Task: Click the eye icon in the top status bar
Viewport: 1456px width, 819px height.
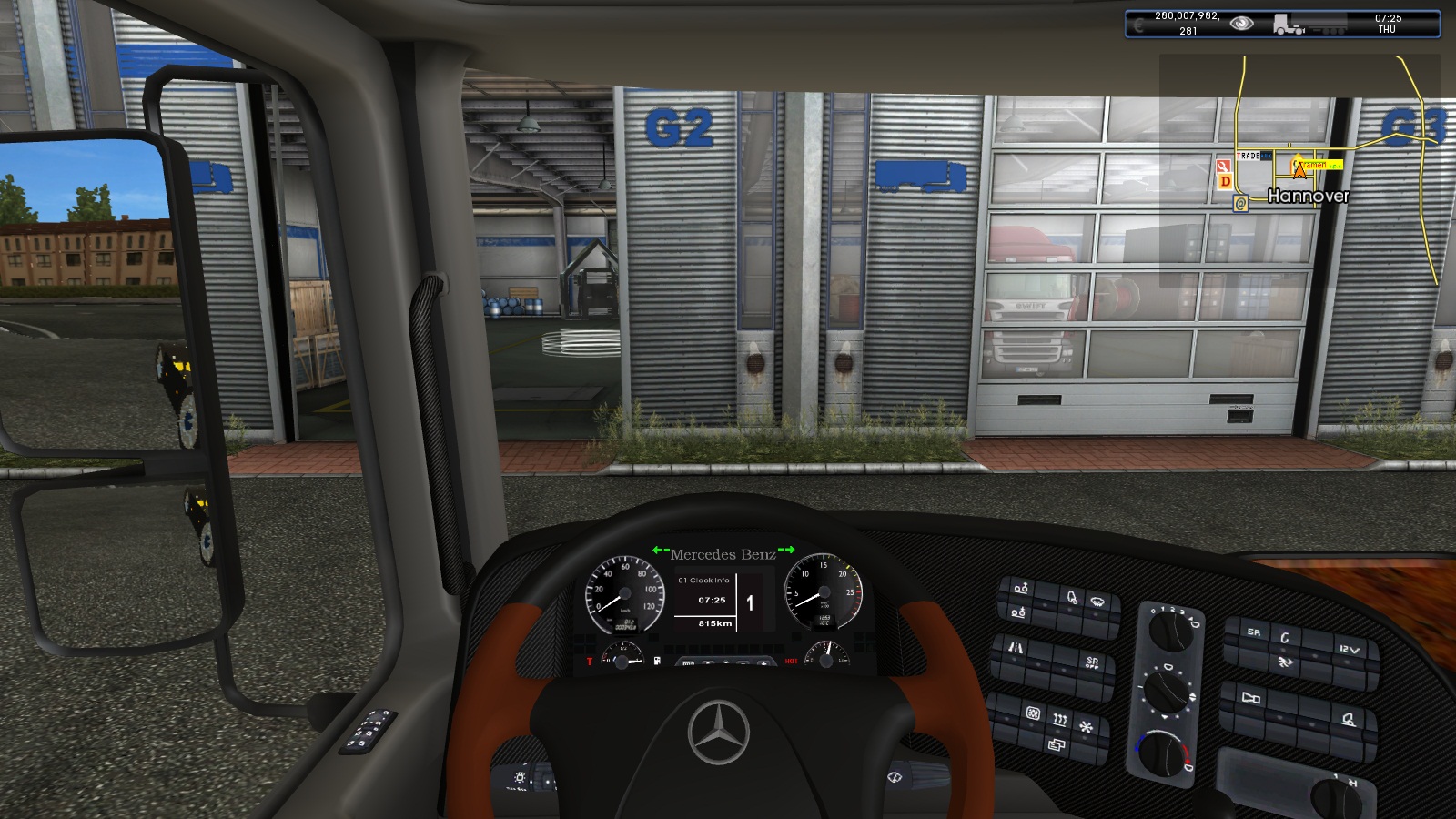Action: tap(1241, 24)
